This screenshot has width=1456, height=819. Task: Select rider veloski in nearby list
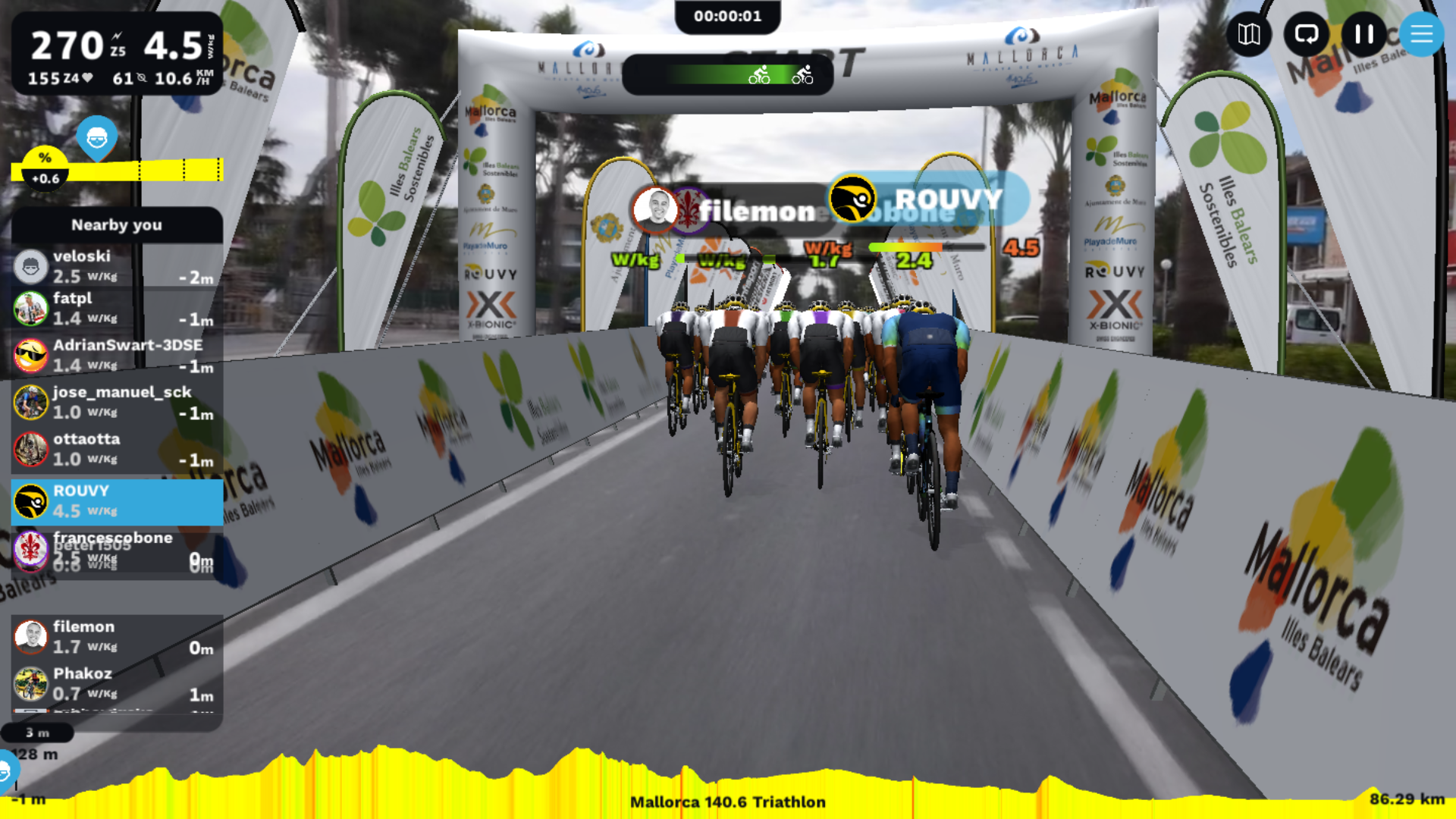point(117,266)
